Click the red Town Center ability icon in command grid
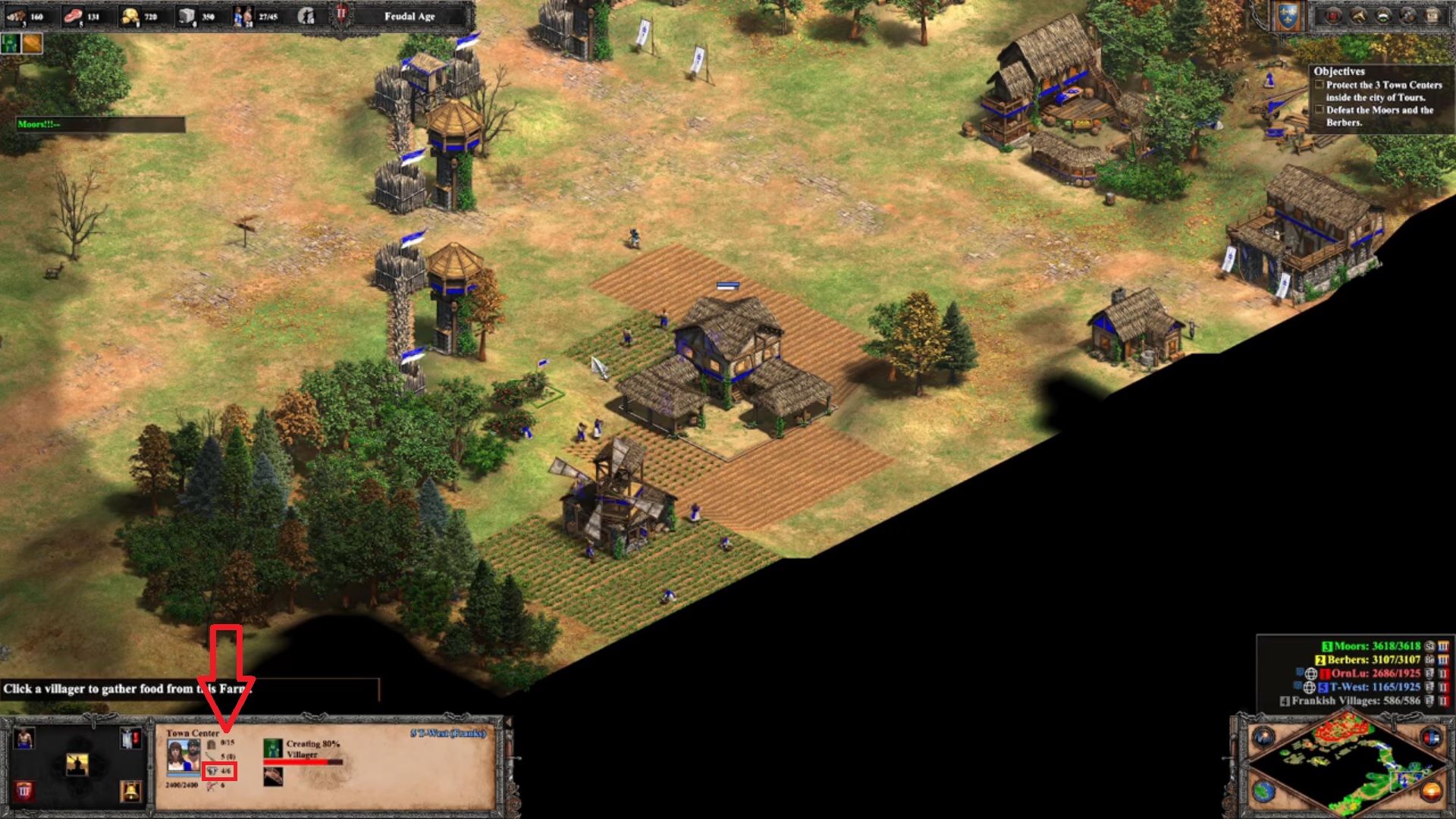 tap(25, 792)
